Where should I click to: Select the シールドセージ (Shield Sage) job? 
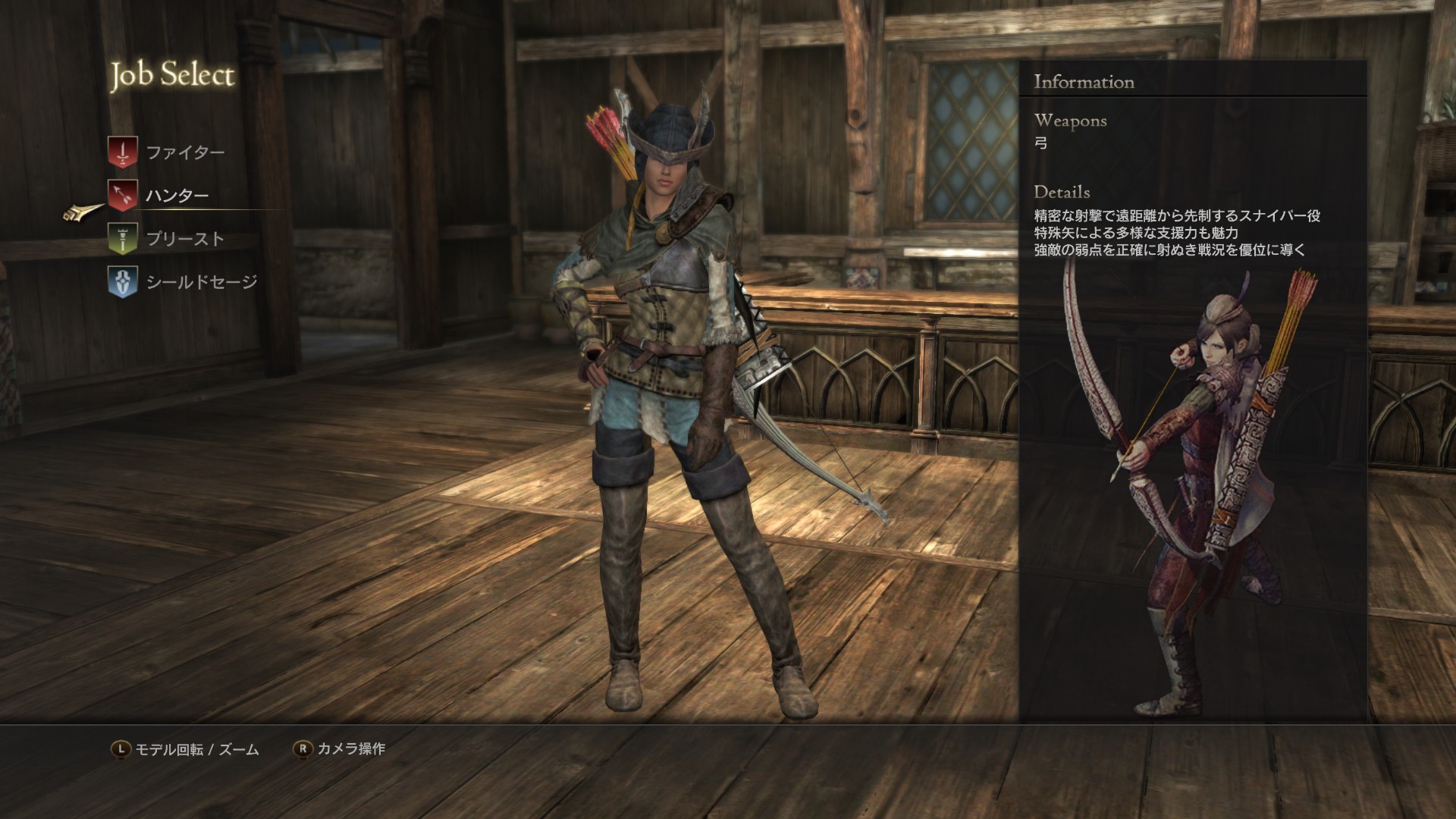pos(201,282)
